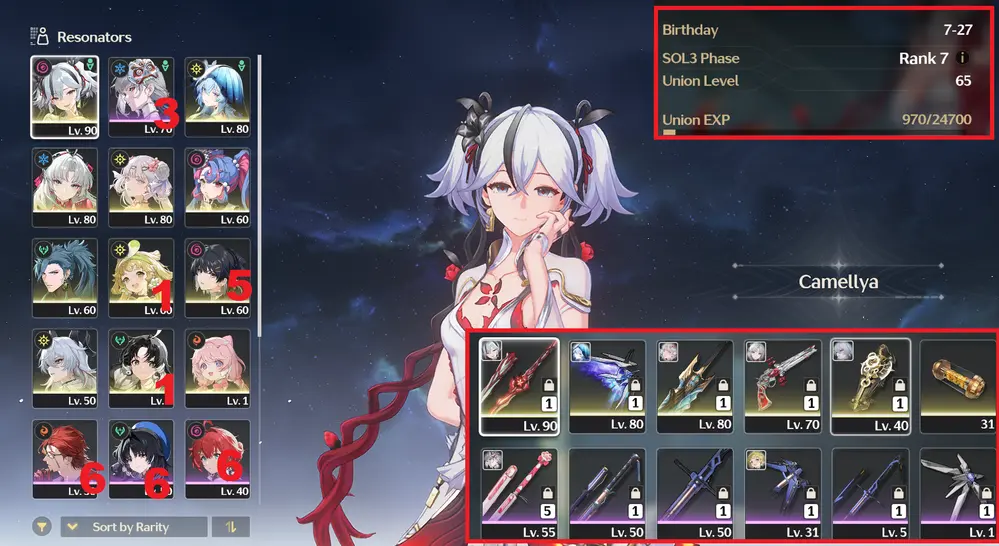Viewport: 999px width, 546px height.
Task: Open the Sort by Rarity dropdown
Action: [x=134, y=527]
